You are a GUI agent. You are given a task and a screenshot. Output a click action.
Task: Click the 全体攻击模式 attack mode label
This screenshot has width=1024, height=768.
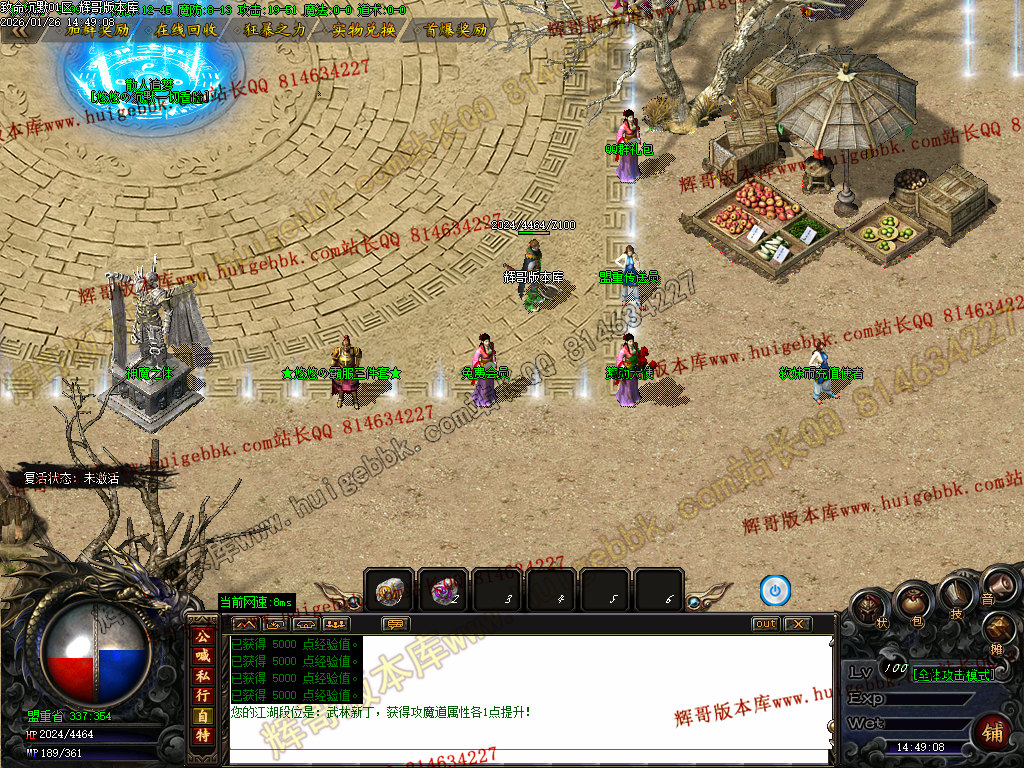click(x=953, y=675)
